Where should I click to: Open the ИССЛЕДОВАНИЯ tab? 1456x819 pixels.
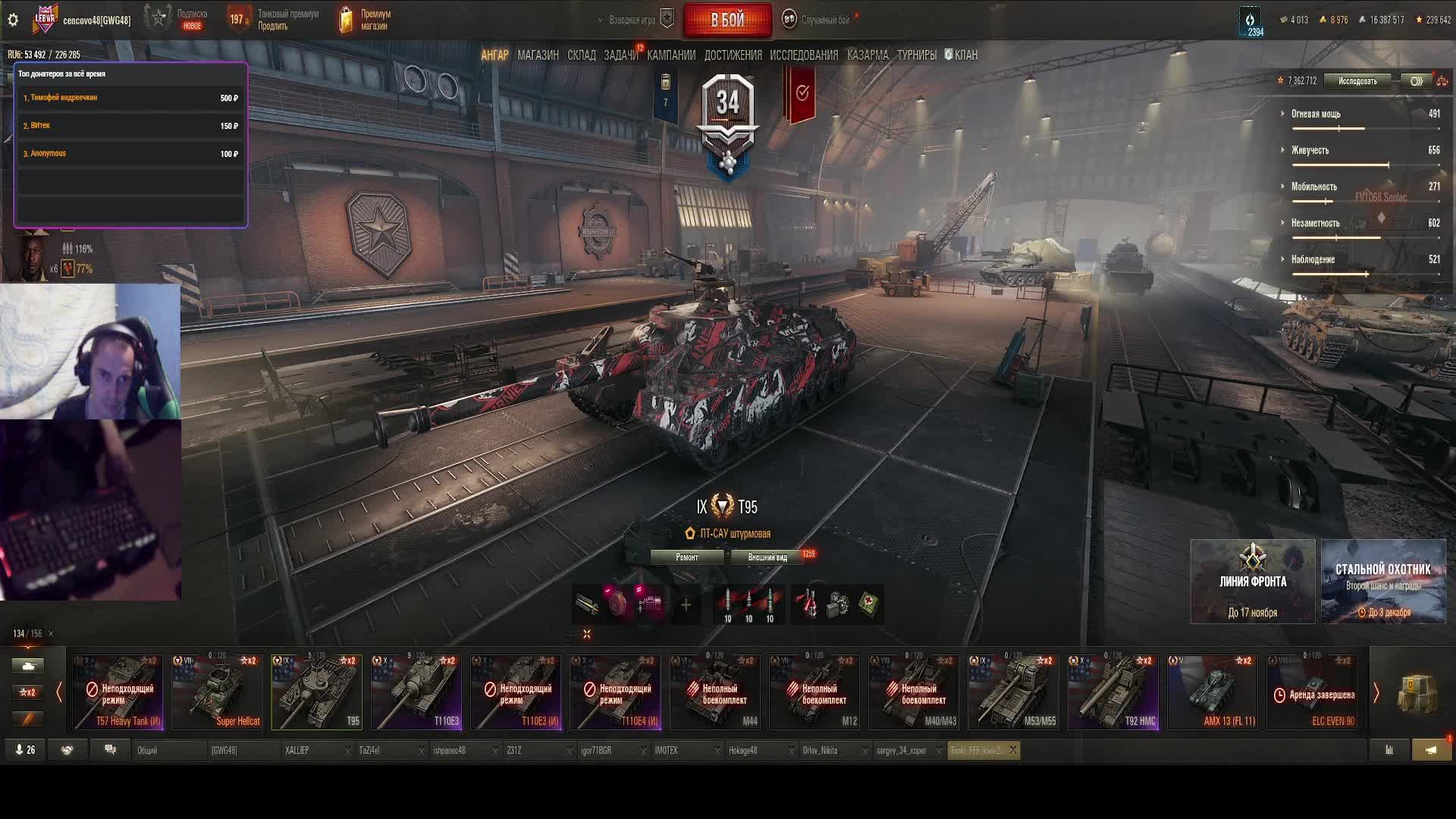(804, 55)
